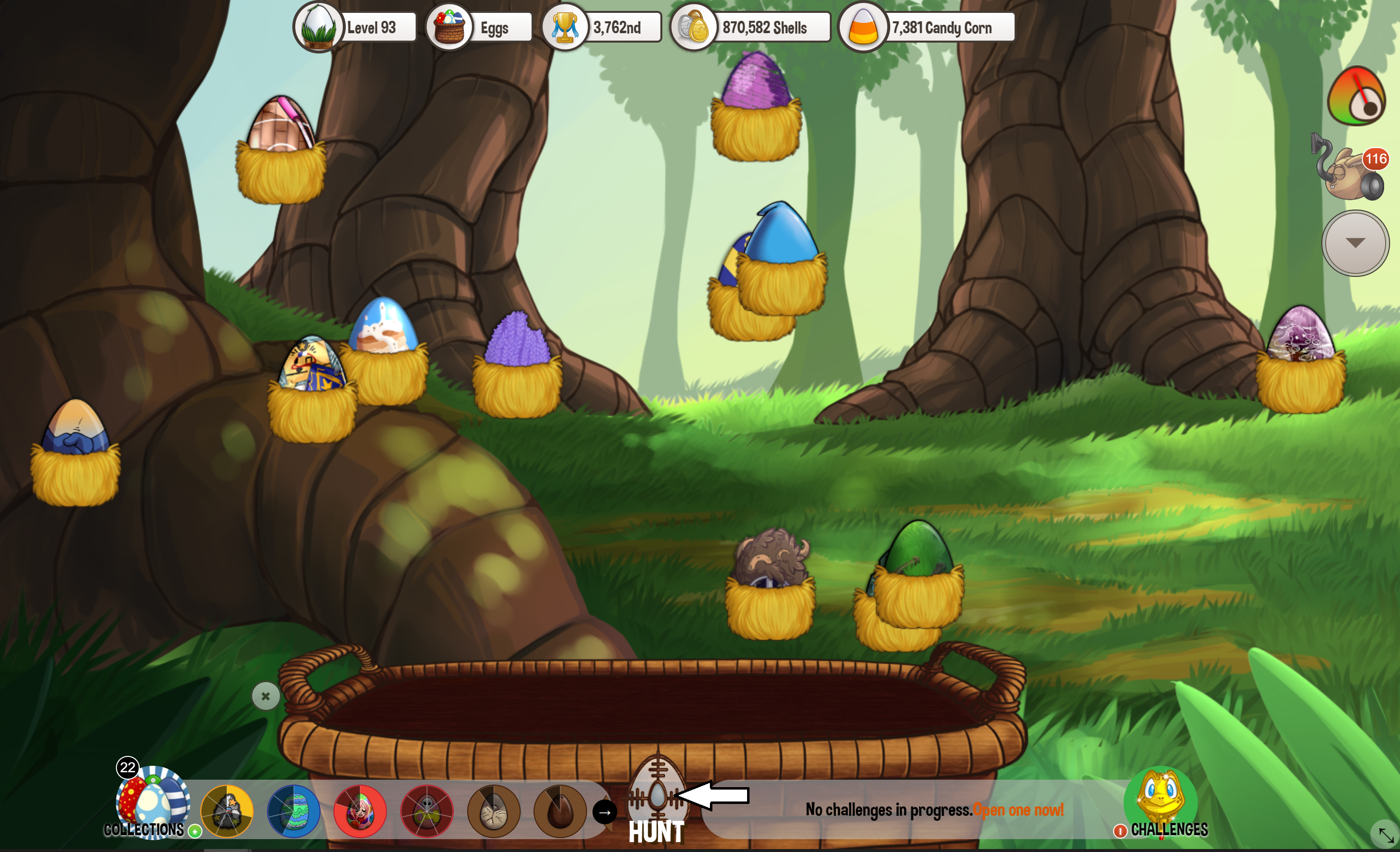Screen dimensions: 1400x852
Task: Toggle fullscreen with the corner arrows icon
Action: tap(1385, 834)
